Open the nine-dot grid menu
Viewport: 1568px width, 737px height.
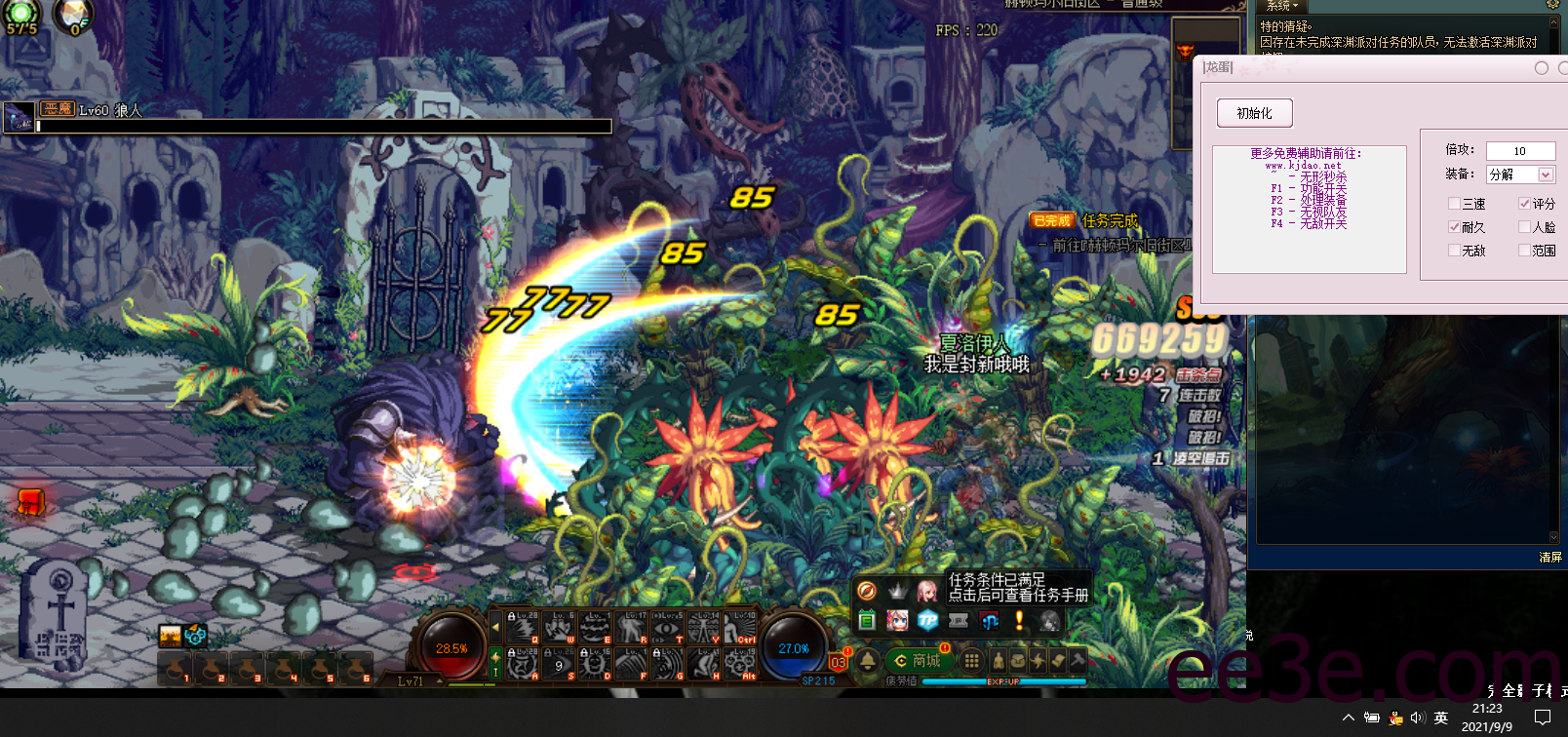[x=971, y=661]
